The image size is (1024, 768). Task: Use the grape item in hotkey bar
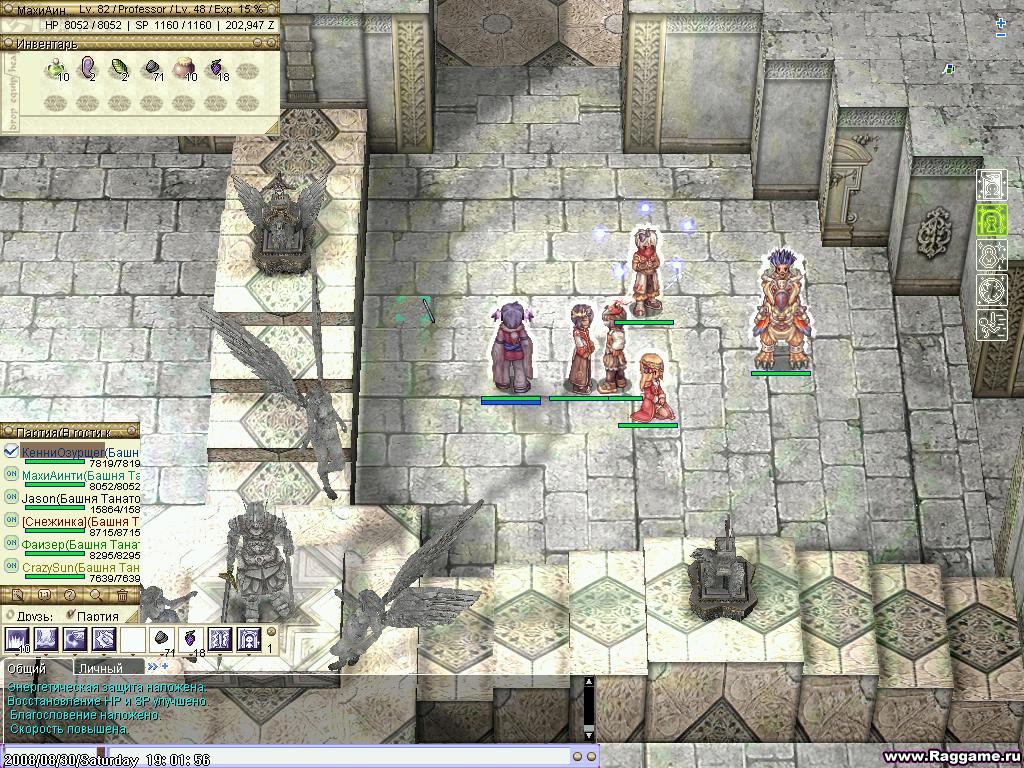(x=188, y=639)
